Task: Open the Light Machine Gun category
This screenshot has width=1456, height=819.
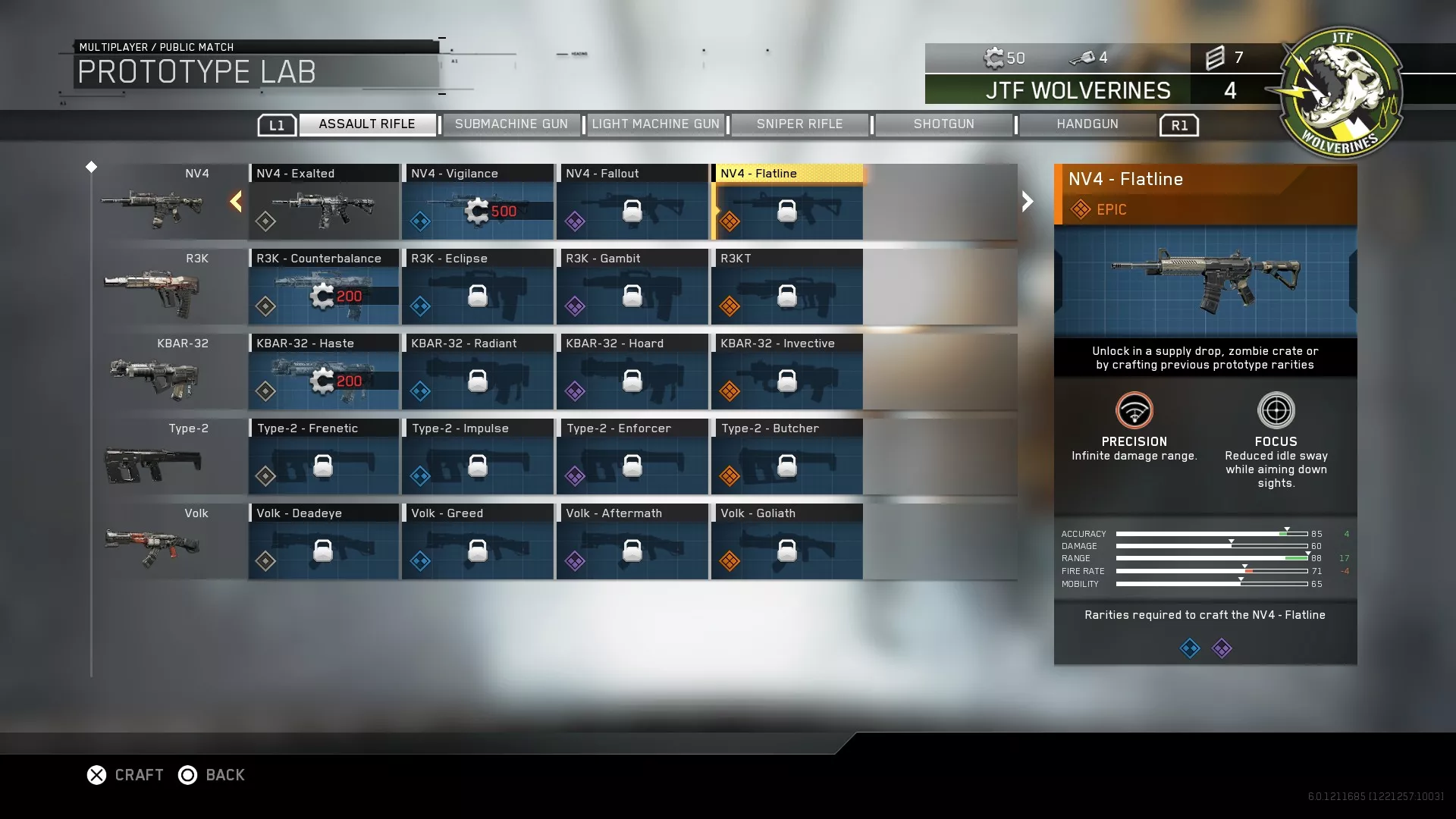Action: (x=655, y=124)
